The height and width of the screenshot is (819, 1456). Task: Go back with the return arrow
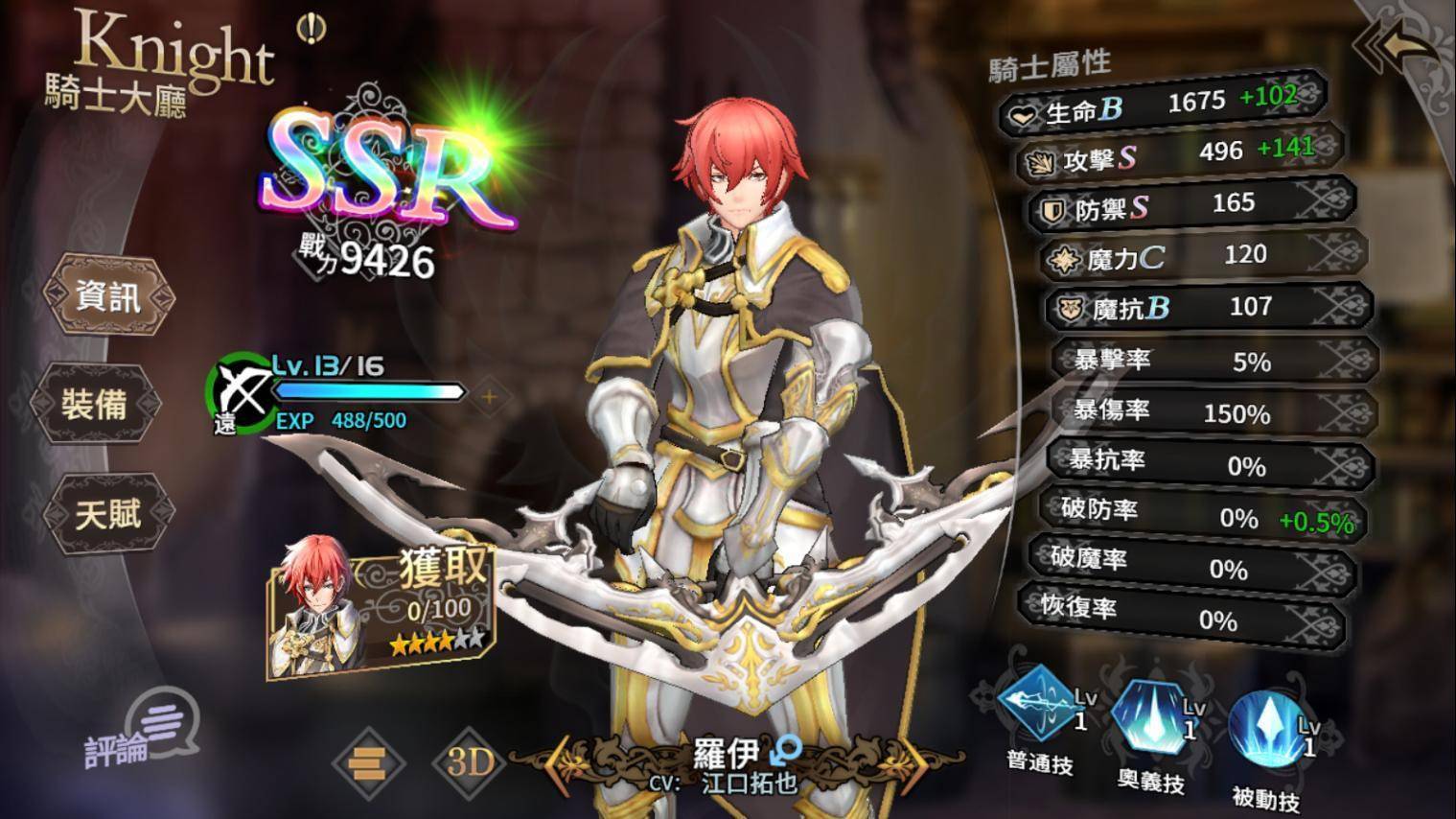pyautogui.click(x=1399, y=48)
